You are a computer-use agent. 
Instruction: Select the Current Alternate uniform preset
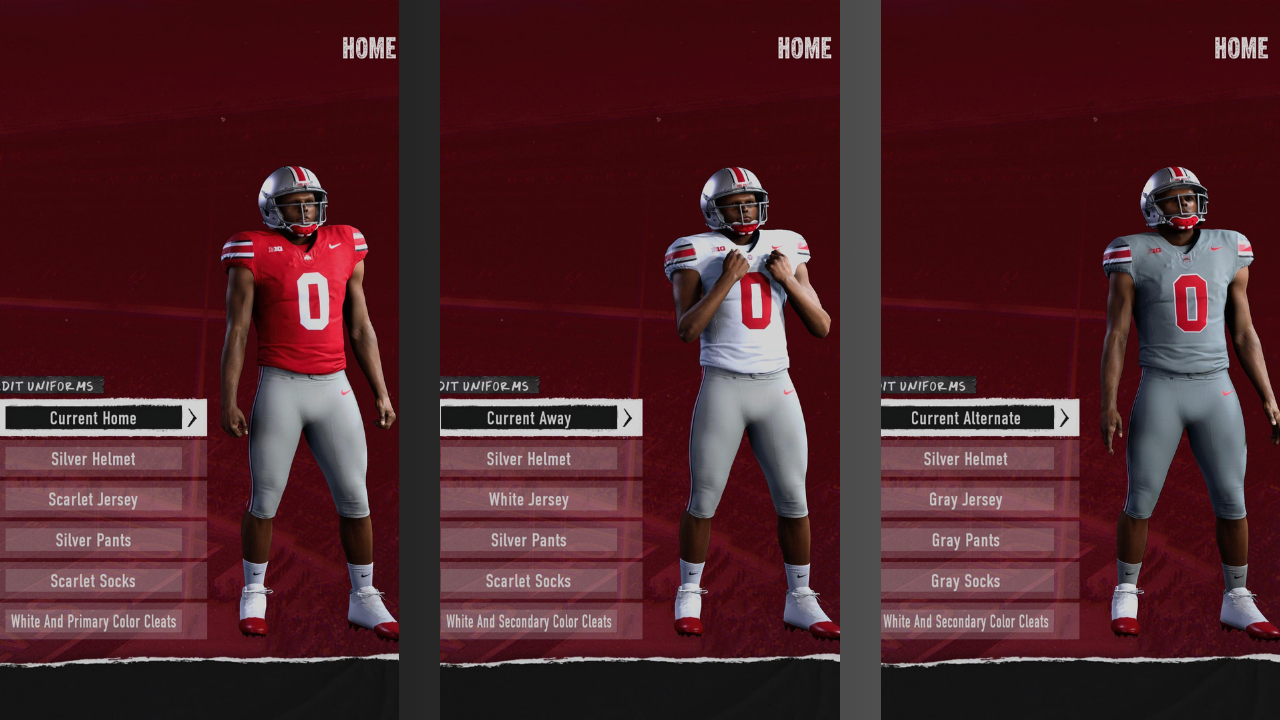pos(966,418)
